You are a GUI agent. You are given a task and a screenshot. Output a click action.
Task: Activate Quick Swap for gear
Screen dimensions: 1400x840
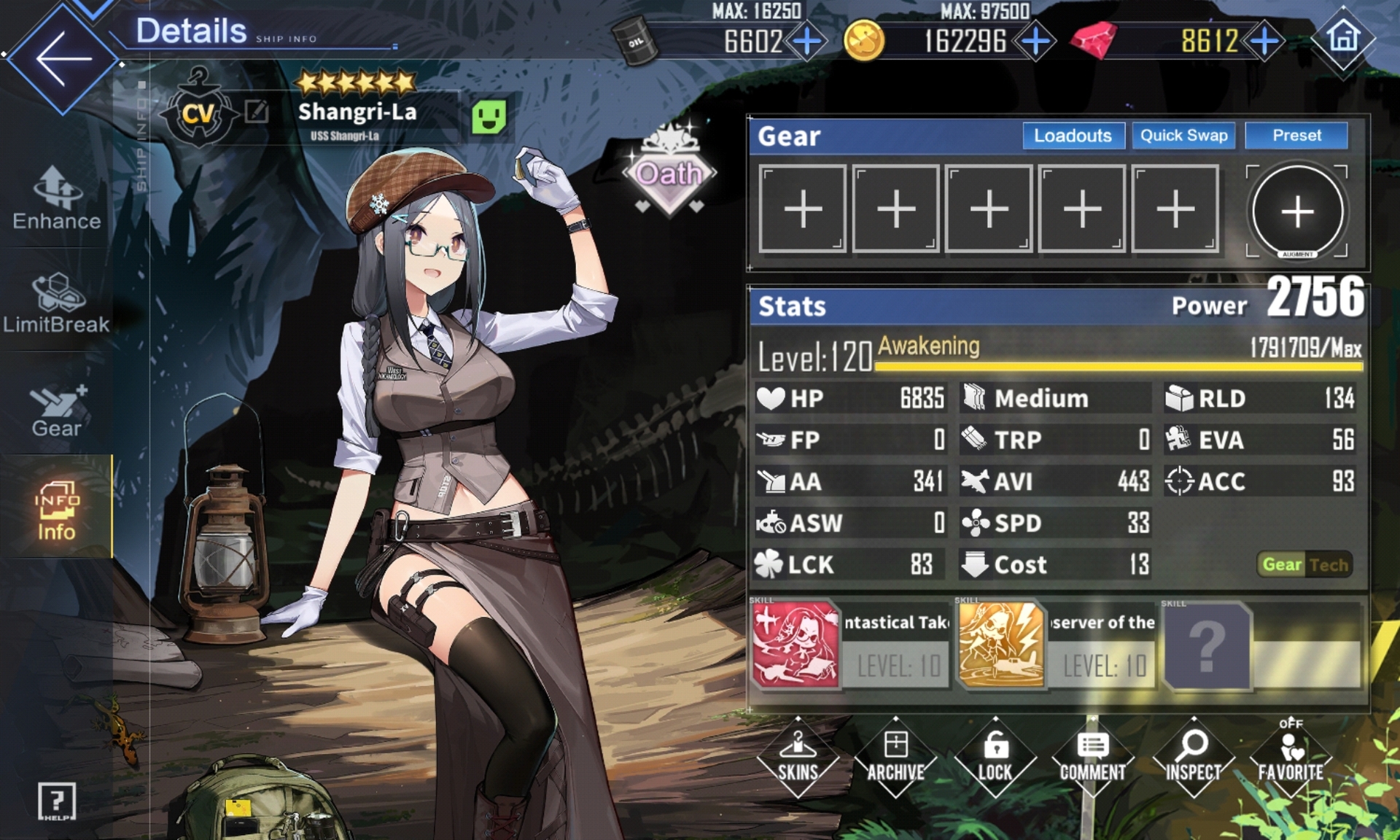(1183, 136)
